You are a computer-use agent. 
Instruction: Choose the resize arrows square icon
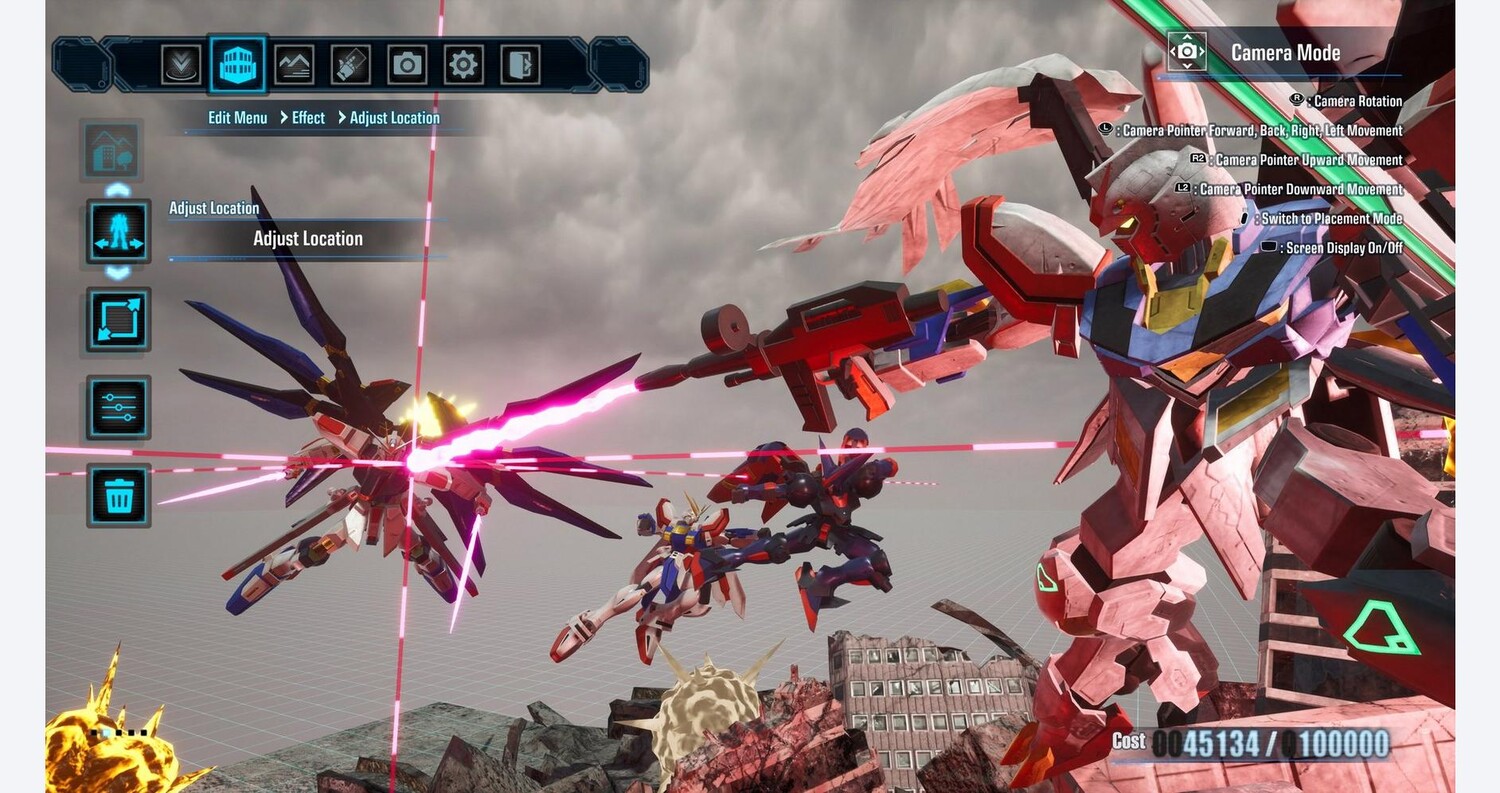click(118, 320)
